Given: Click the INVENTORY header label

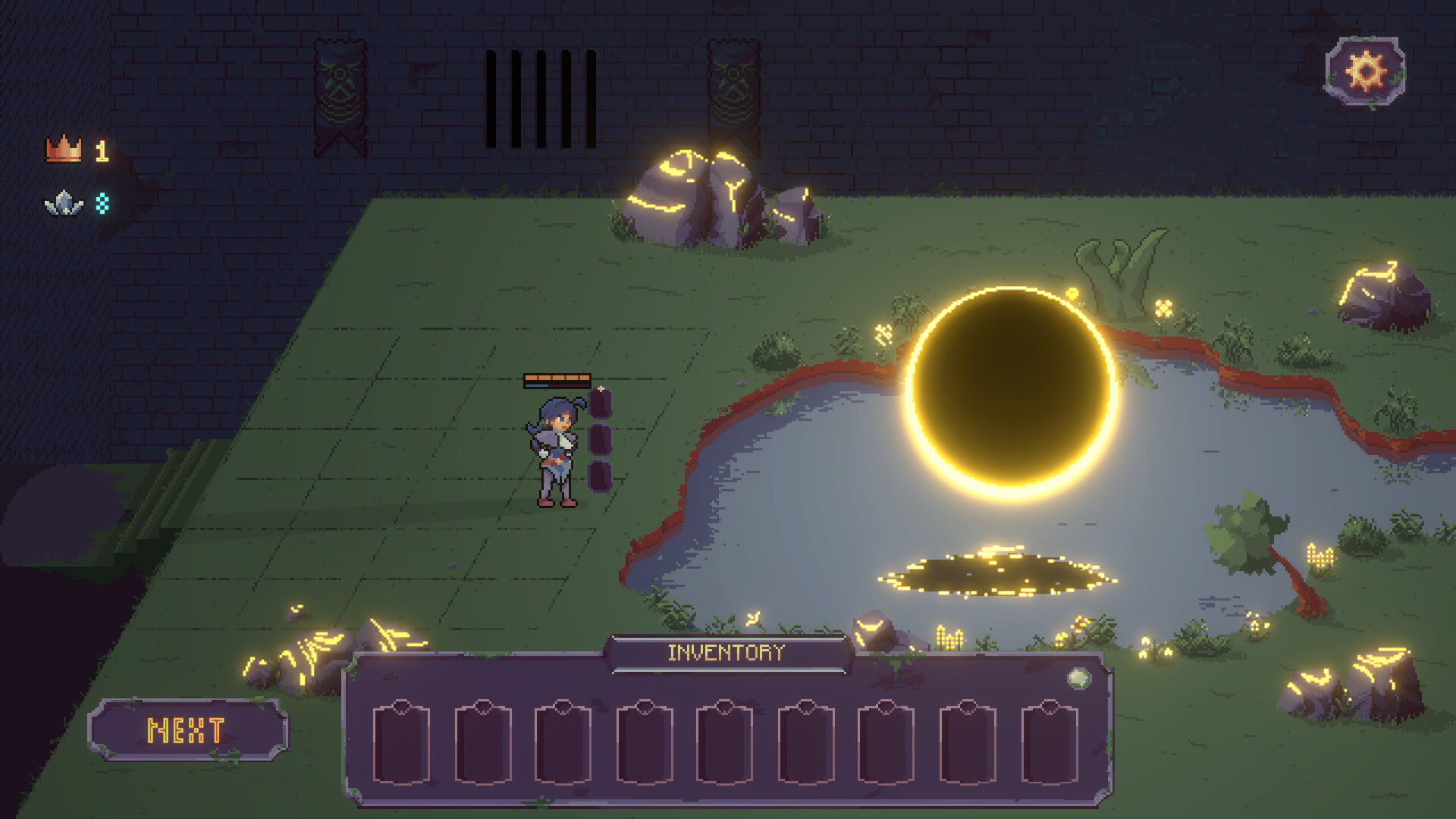Looking at the screenshot, I should [x=725, y=651].
